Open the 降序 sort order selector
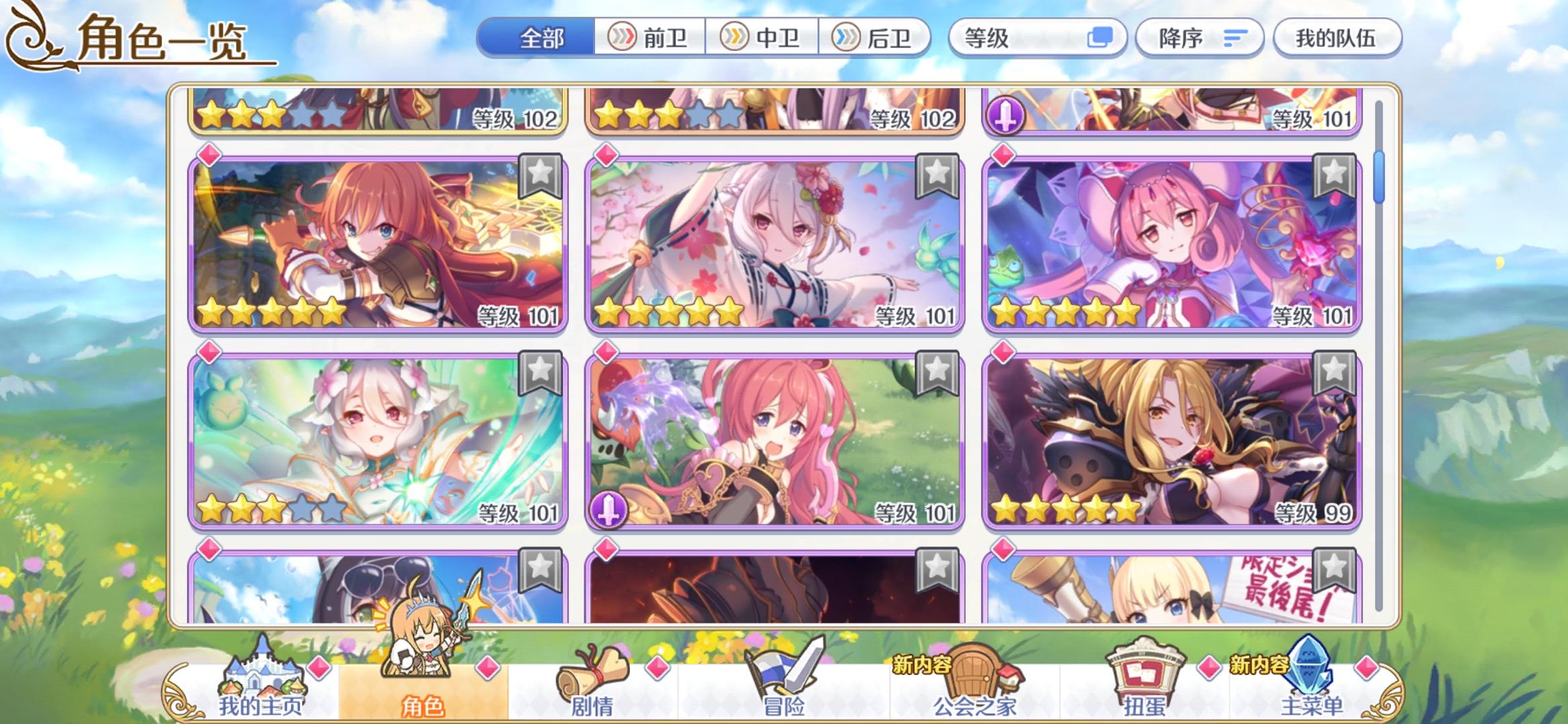 click(1199, 38)
